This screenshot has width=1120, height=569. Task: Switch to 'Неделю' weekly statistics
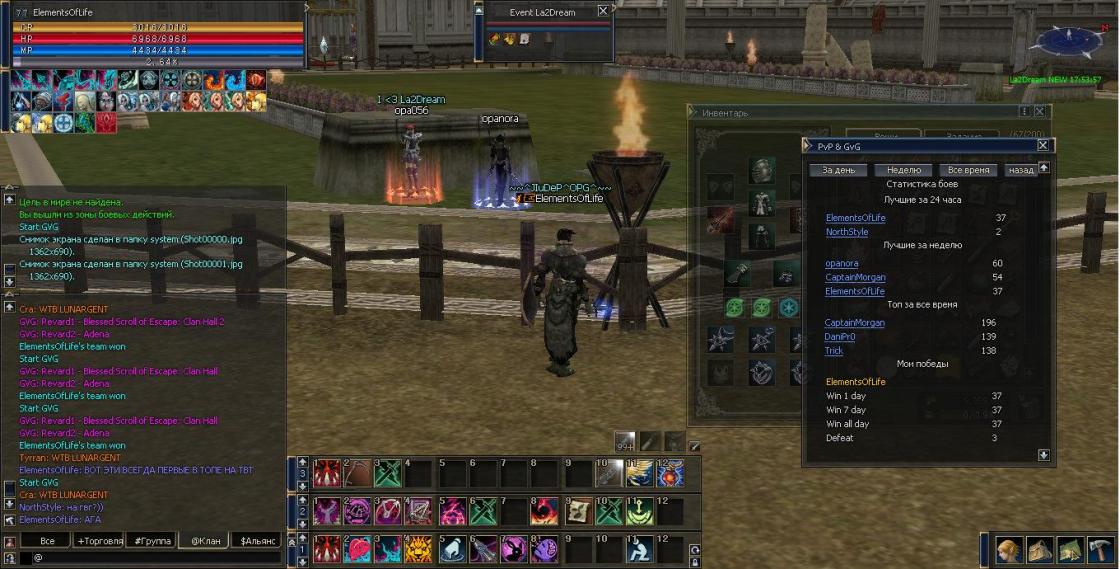tap(903, 170)
